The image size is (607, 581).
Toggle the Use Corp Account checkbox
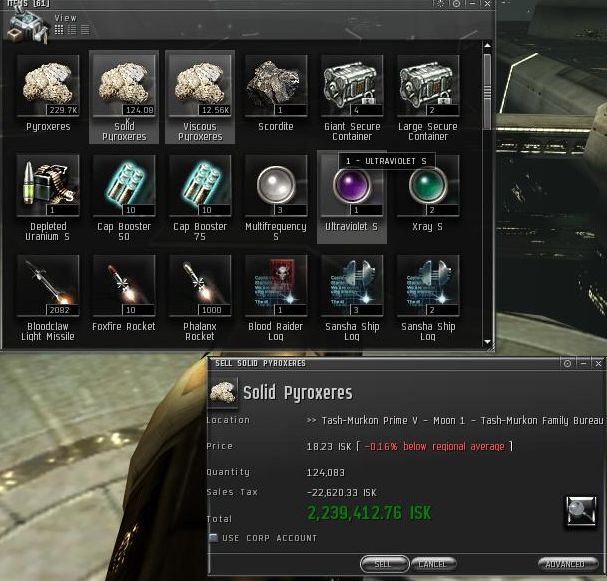214,538
